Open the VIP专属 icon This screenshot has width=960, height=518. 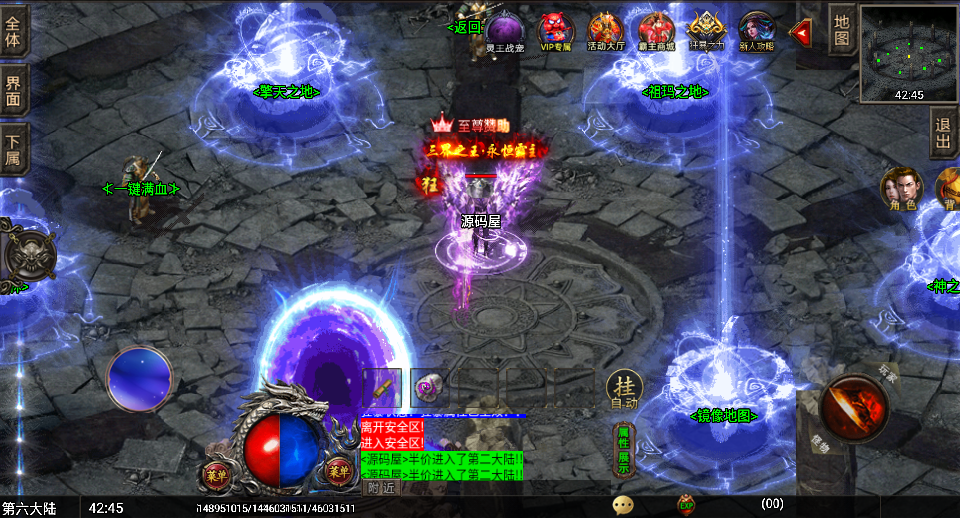coord(555,30)
